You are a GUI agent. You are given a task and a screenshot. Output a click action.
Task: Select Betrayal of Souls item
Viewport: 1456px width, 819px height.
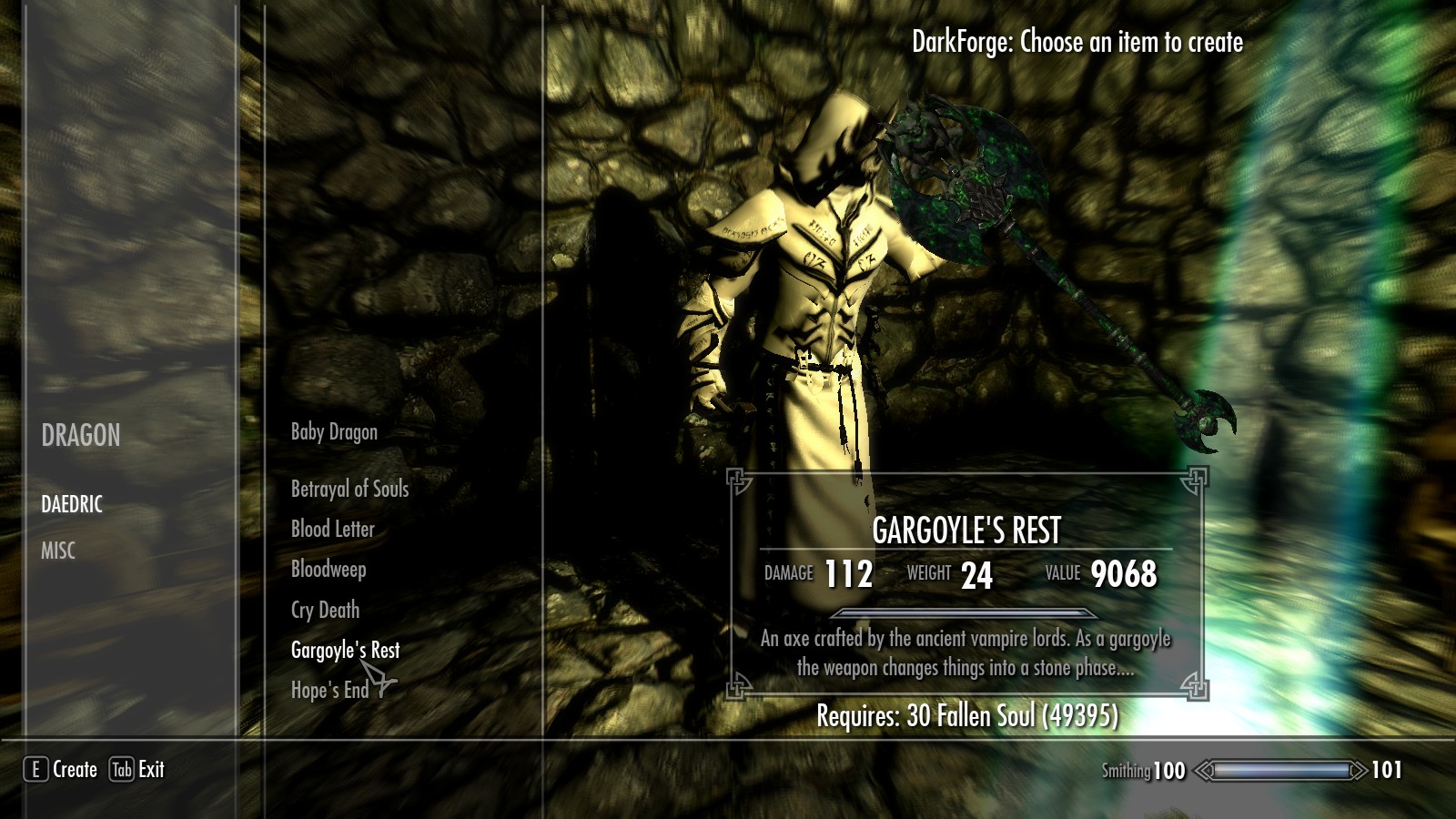(x=349, y=490)
